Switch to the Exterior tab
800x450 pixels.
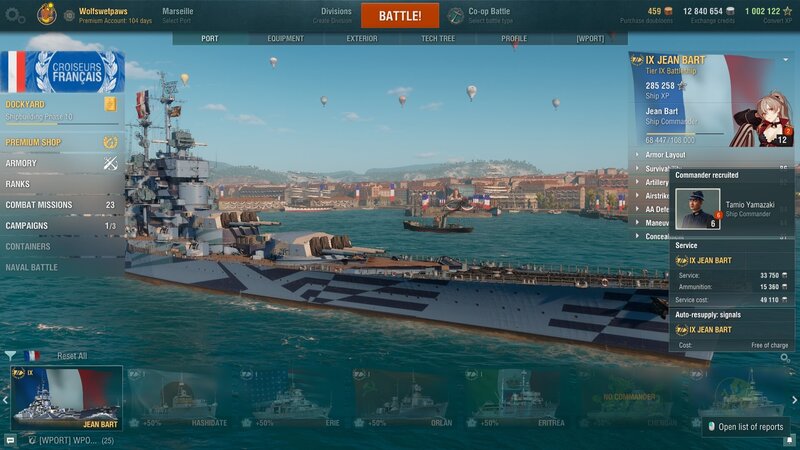tap(362, 39)
